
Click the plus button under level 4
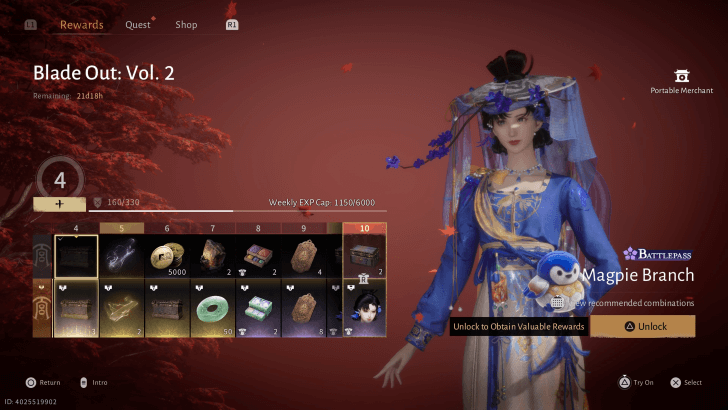[59, 203]
